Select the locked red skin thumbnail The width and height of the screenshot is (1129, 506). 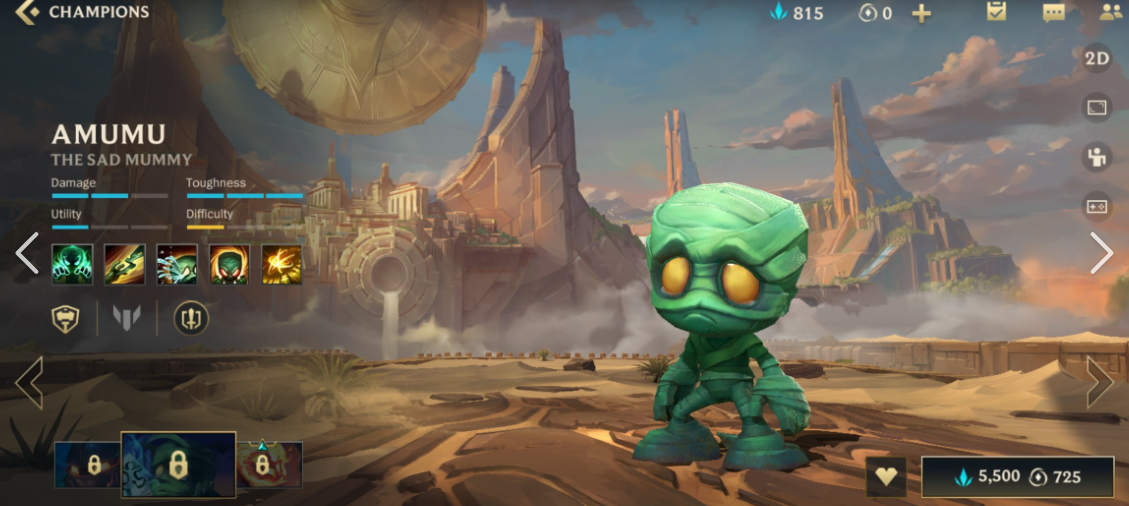click(x=269, y=465)
